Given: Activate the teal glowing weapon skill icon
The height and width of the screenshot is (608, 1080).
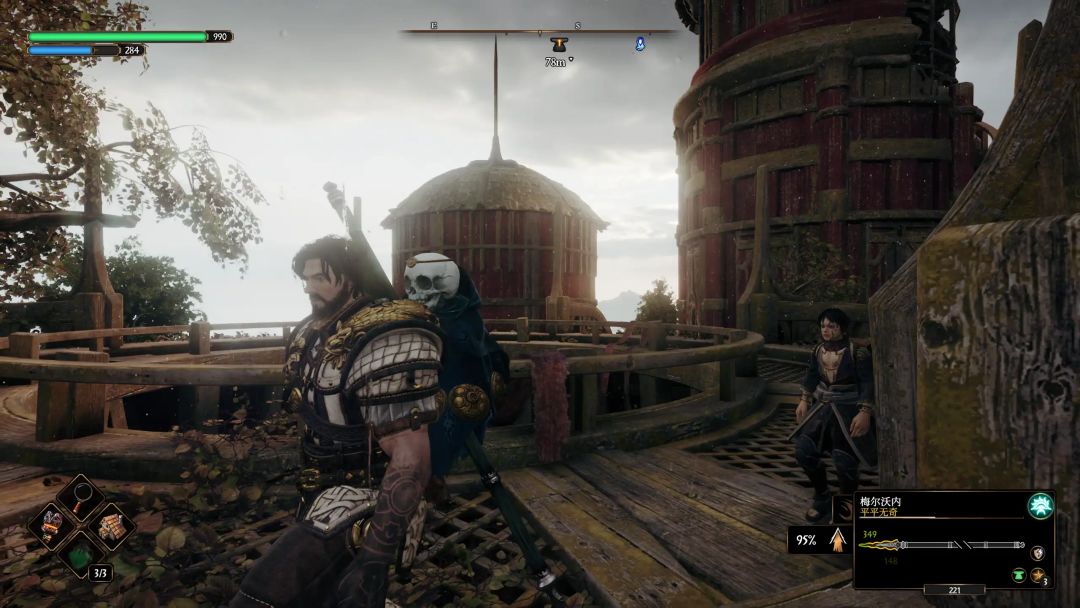Looking at the screenshot, I should click(1040, 506).
